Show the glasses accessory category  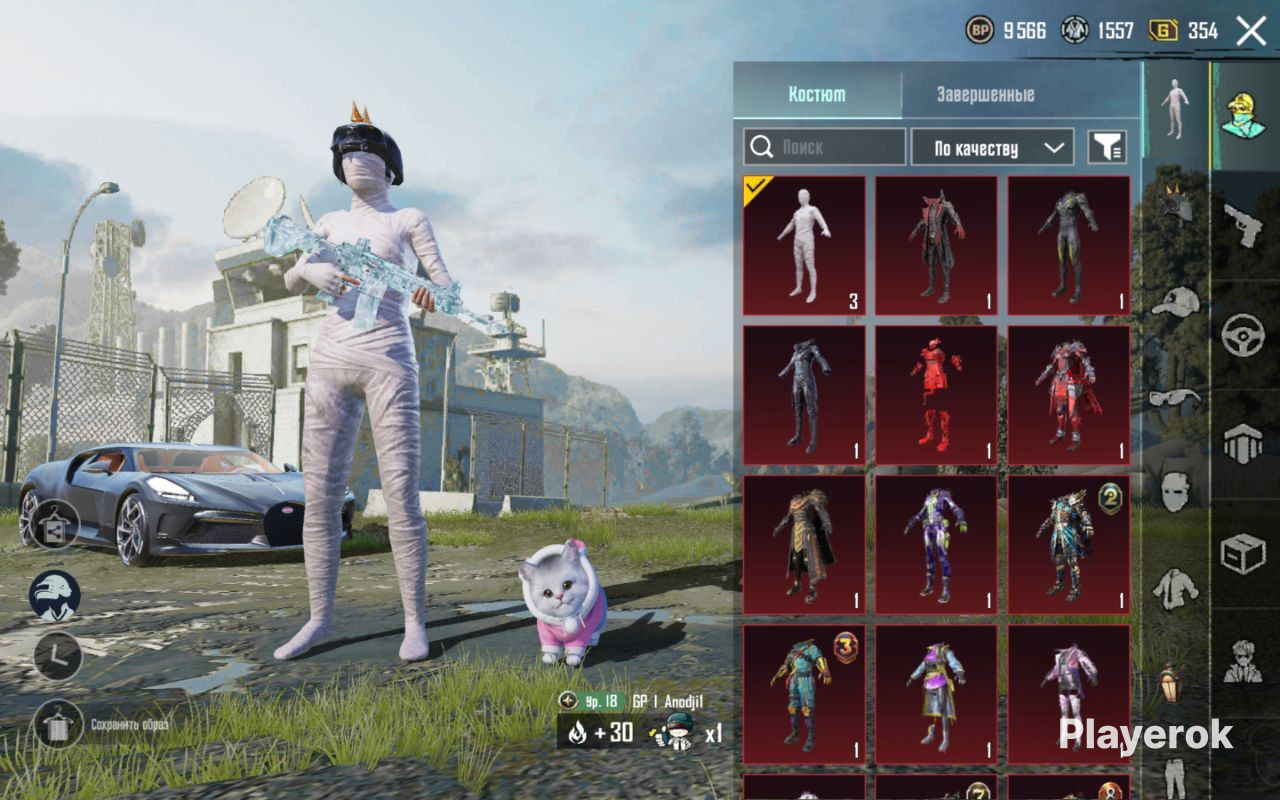coord(1176,397)
